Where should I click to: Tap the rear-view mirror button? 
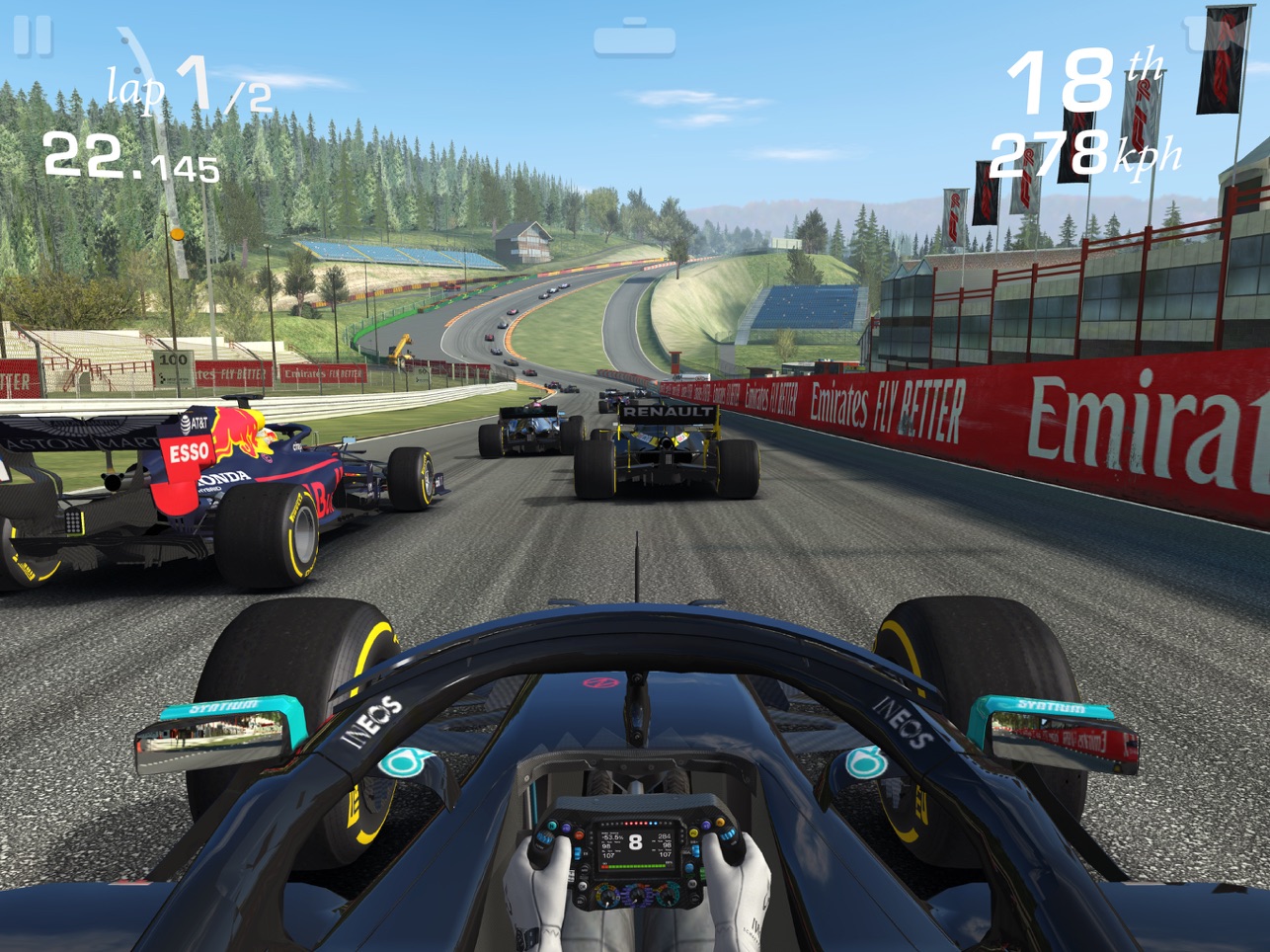point(634,40)
